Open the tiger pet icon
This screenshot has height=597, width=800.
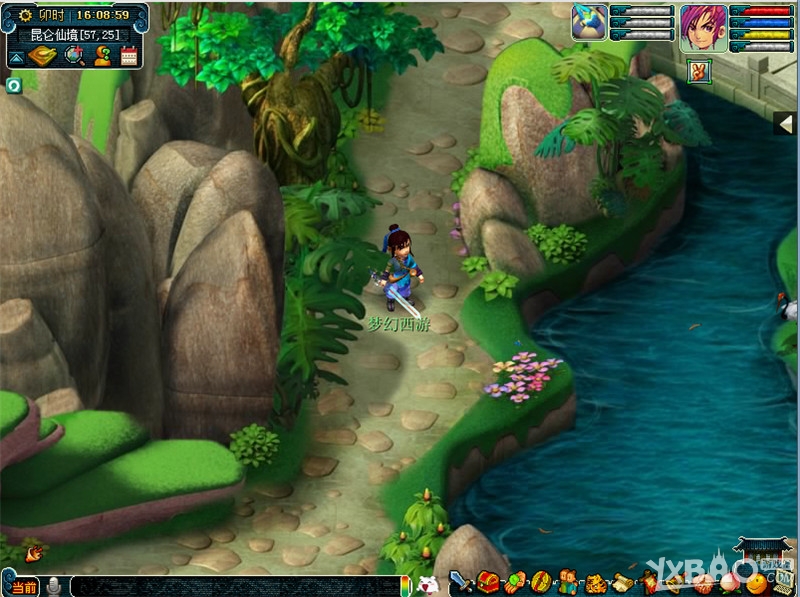click(x=596, y=582)
